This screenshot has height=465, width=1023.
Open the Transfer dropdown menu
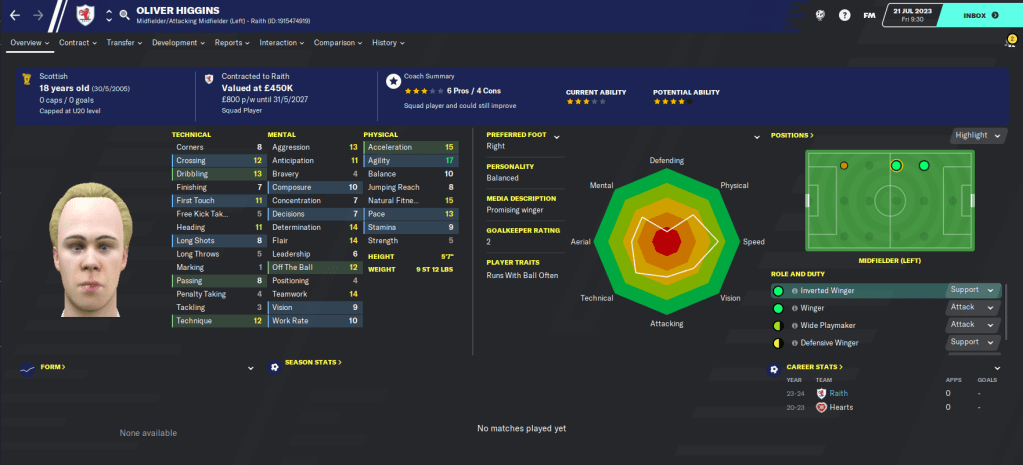coord(124,43)
